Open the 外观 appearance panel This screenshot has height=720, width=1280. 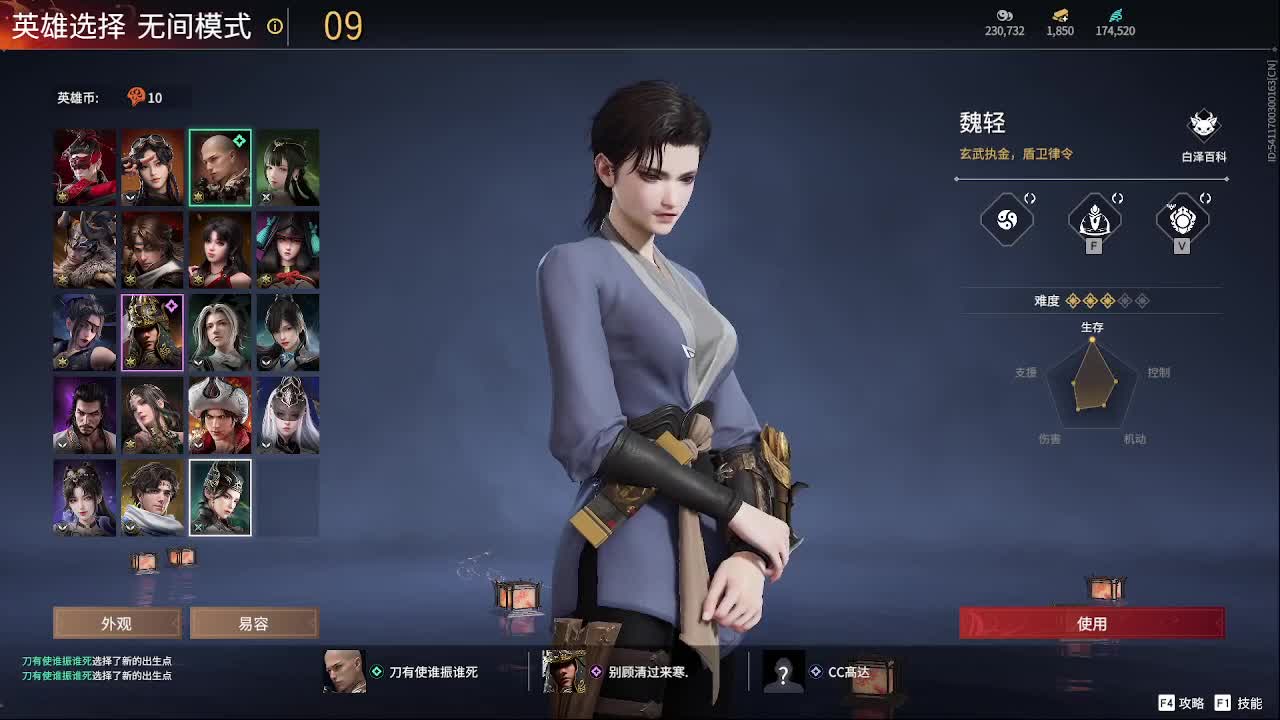116,623
